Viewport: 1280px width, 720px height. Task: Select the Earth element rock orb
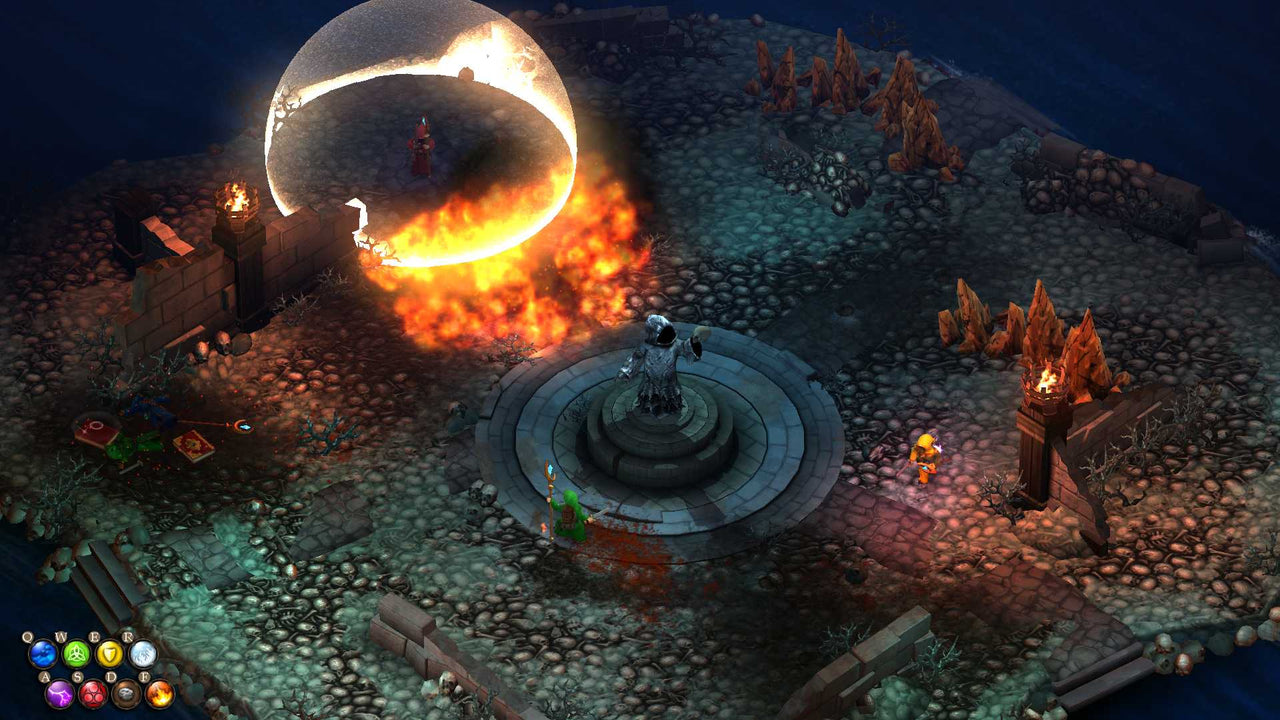(125, 693)
